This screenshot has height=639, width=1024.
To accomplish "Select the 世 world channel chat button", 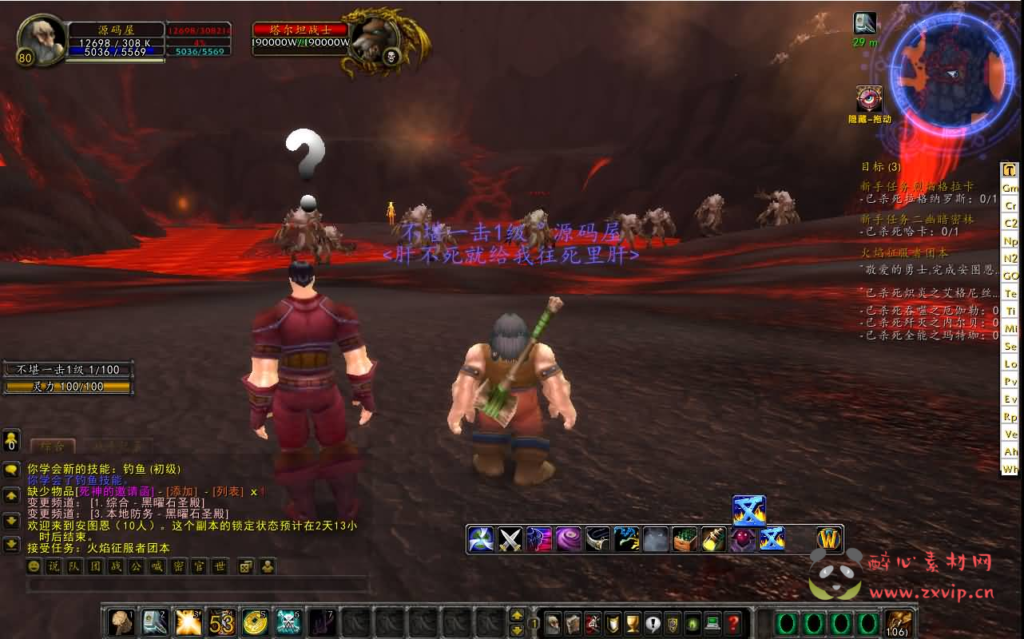I will pos(220,567).
